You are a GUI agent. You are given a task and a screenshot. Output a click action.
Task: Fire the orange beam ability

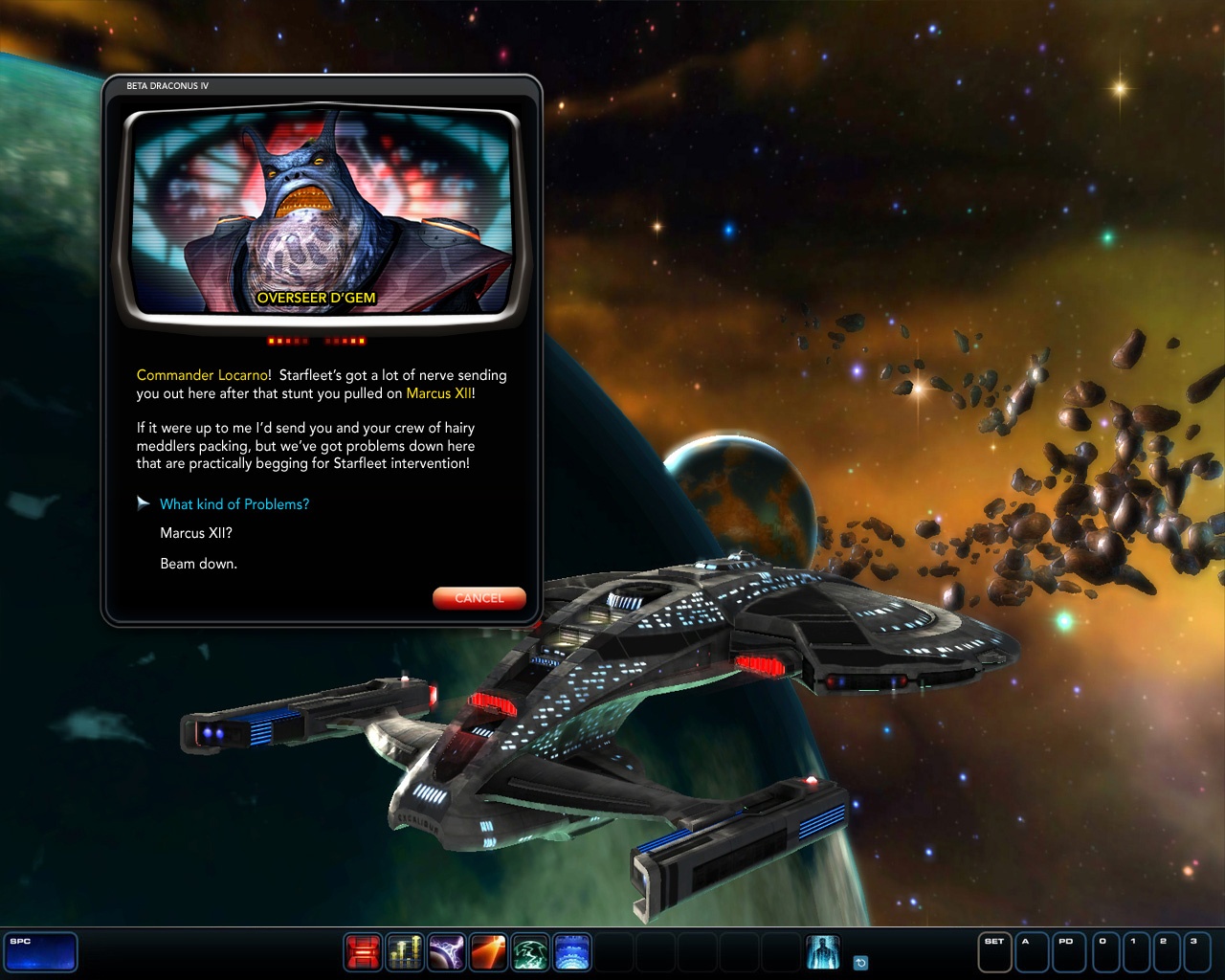pyautogui.click(x=489, y=952)
